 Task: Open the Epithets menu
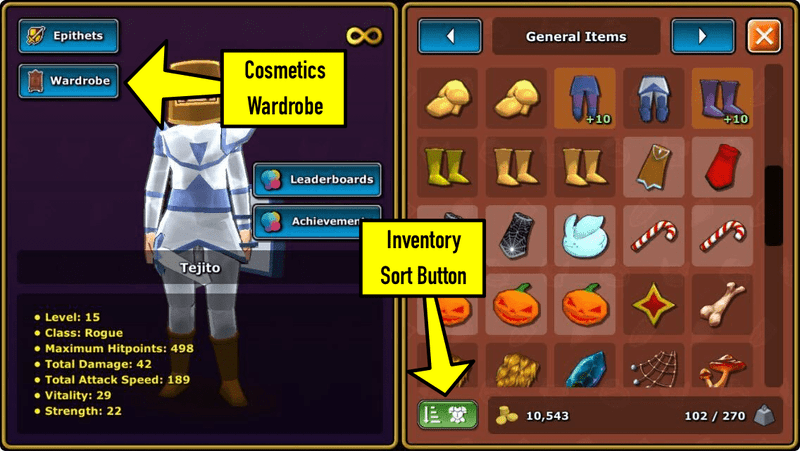[x=68, y=37]
